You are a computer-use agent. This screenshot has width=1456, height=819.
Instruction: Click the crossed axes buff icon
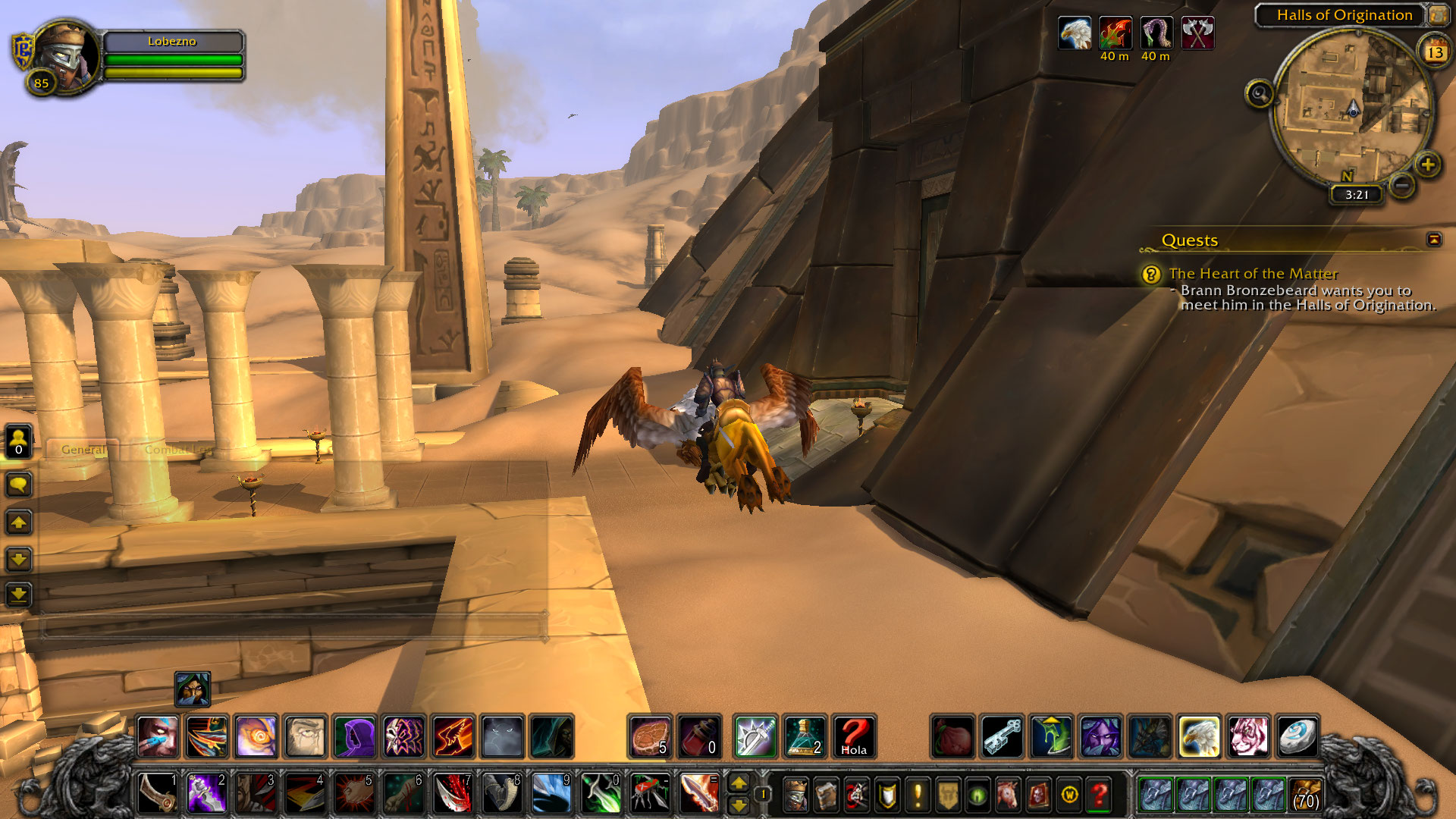coord(1197,33)
